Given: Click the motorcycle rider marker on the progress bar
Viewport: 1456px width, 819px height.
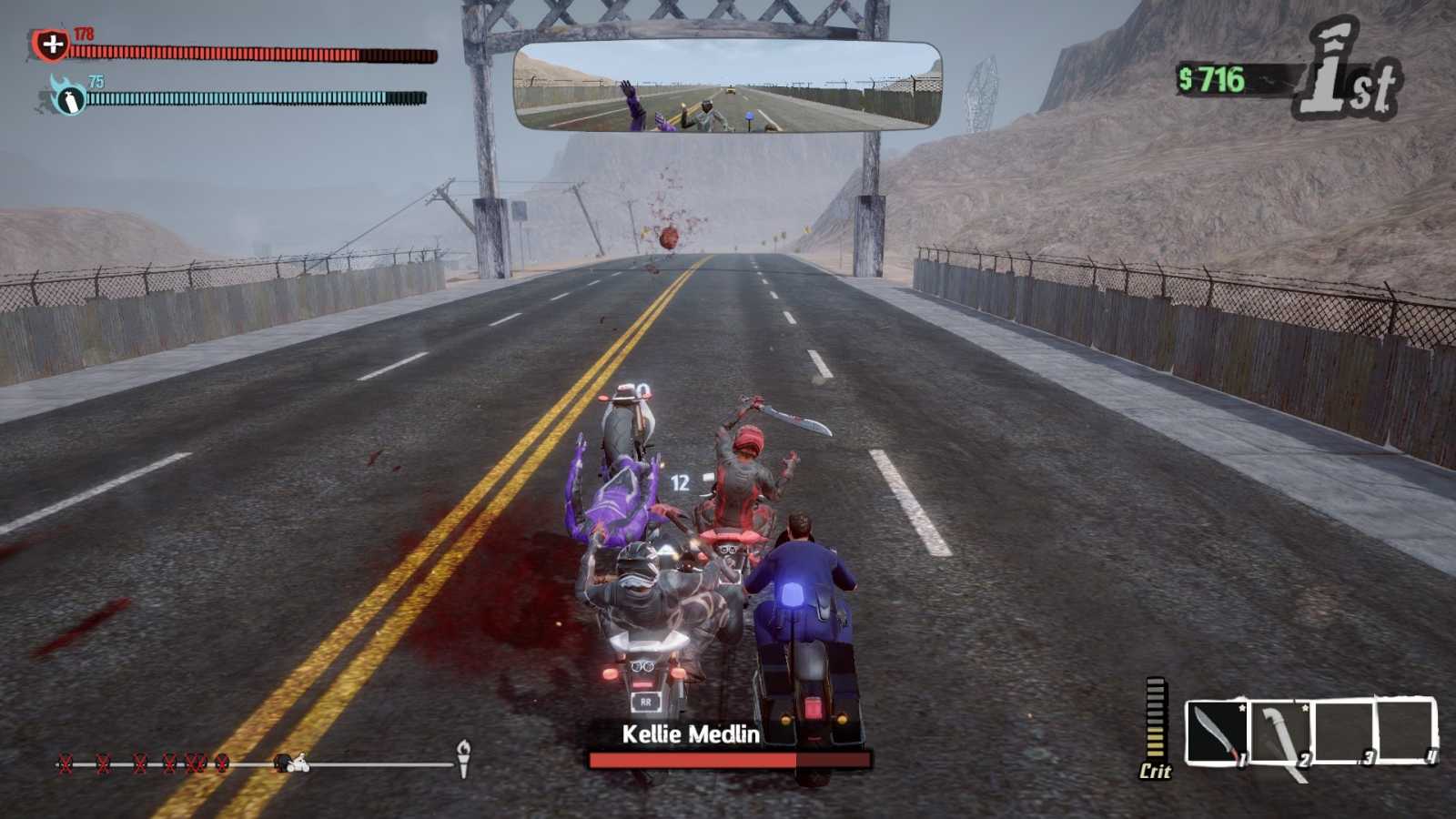Looking at the screenshot, I should tap(298, 763).
